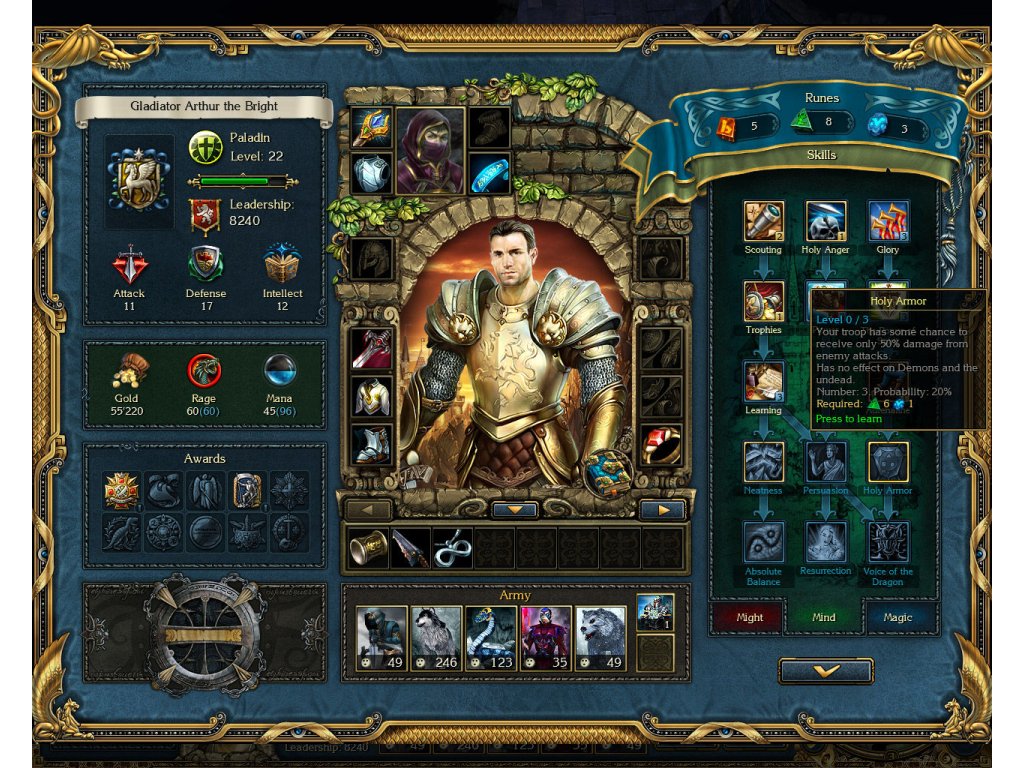The image size is (1024, 768).
Task: Choose the Glory skill icon
Action: click(888, 222)
